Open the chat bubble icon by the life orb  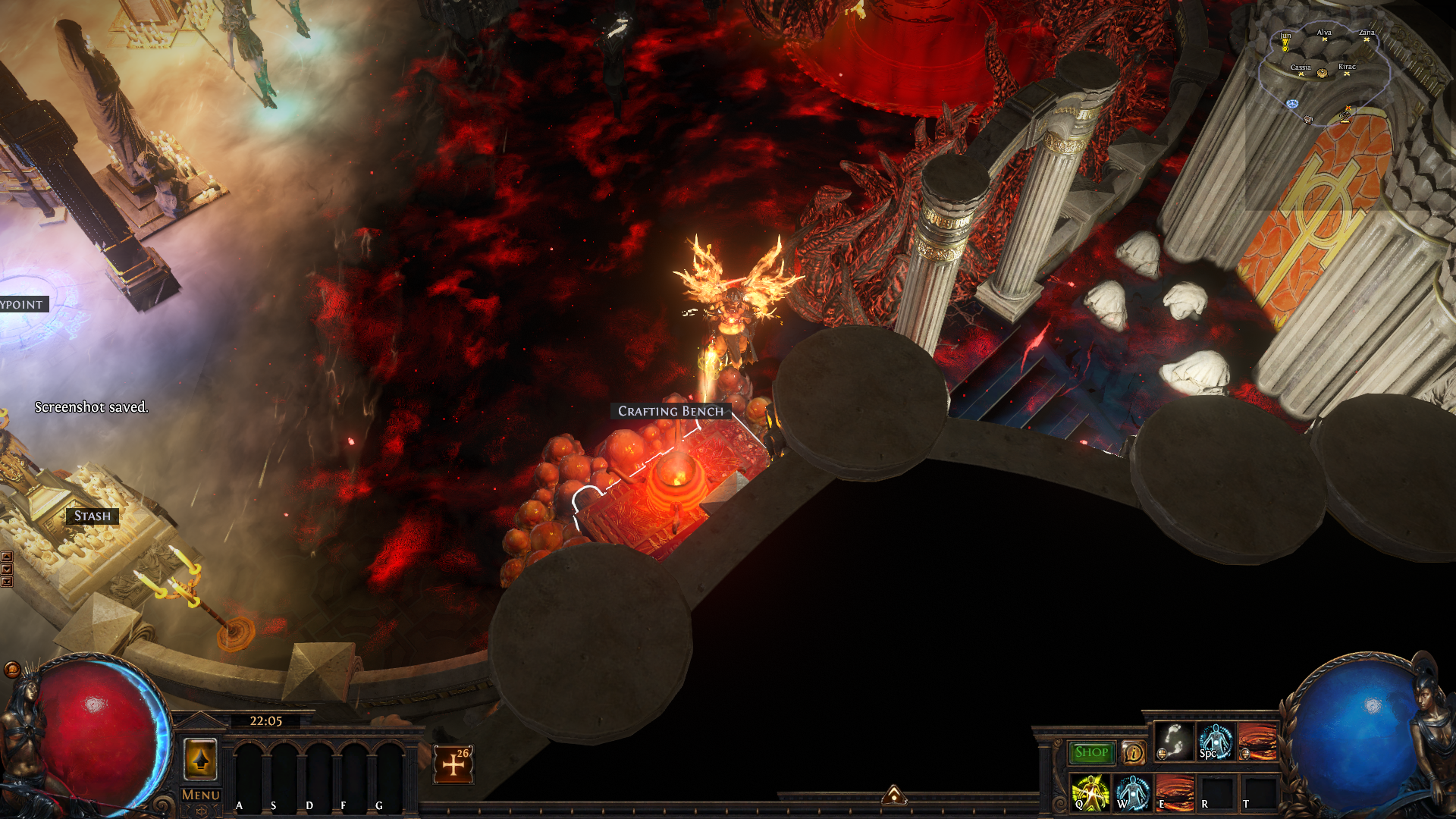12,669
